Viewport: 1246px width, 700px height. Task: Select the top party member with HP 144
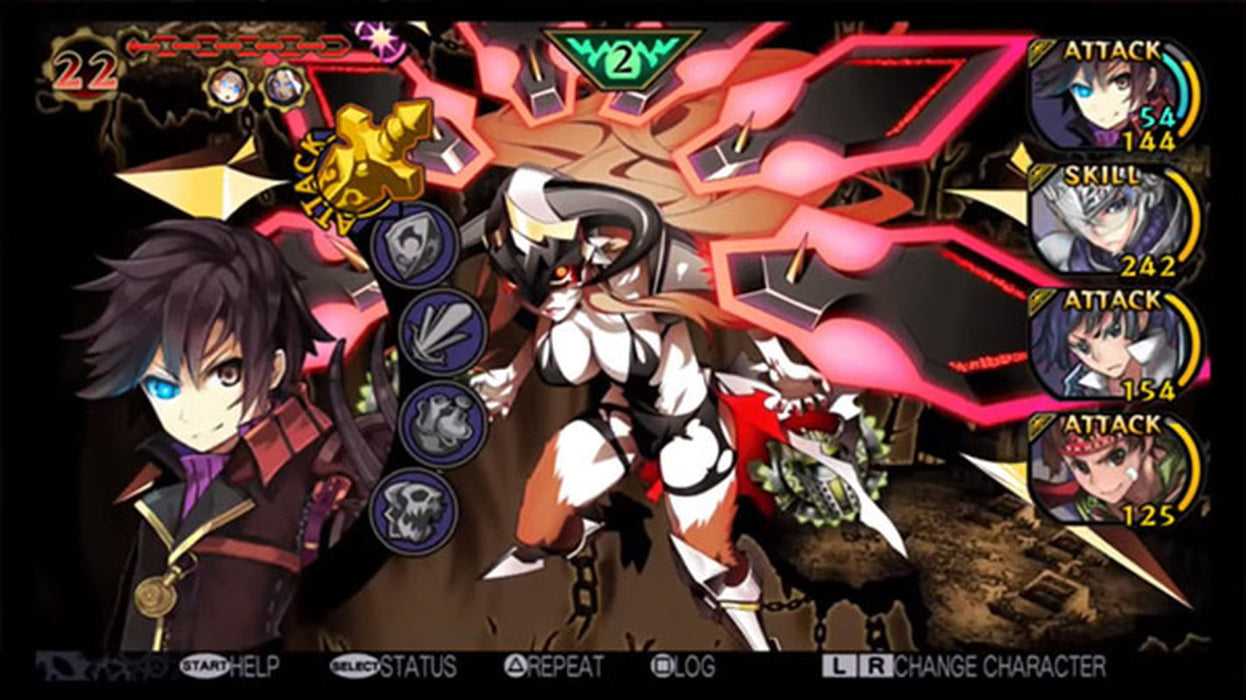click(1112, 95)
